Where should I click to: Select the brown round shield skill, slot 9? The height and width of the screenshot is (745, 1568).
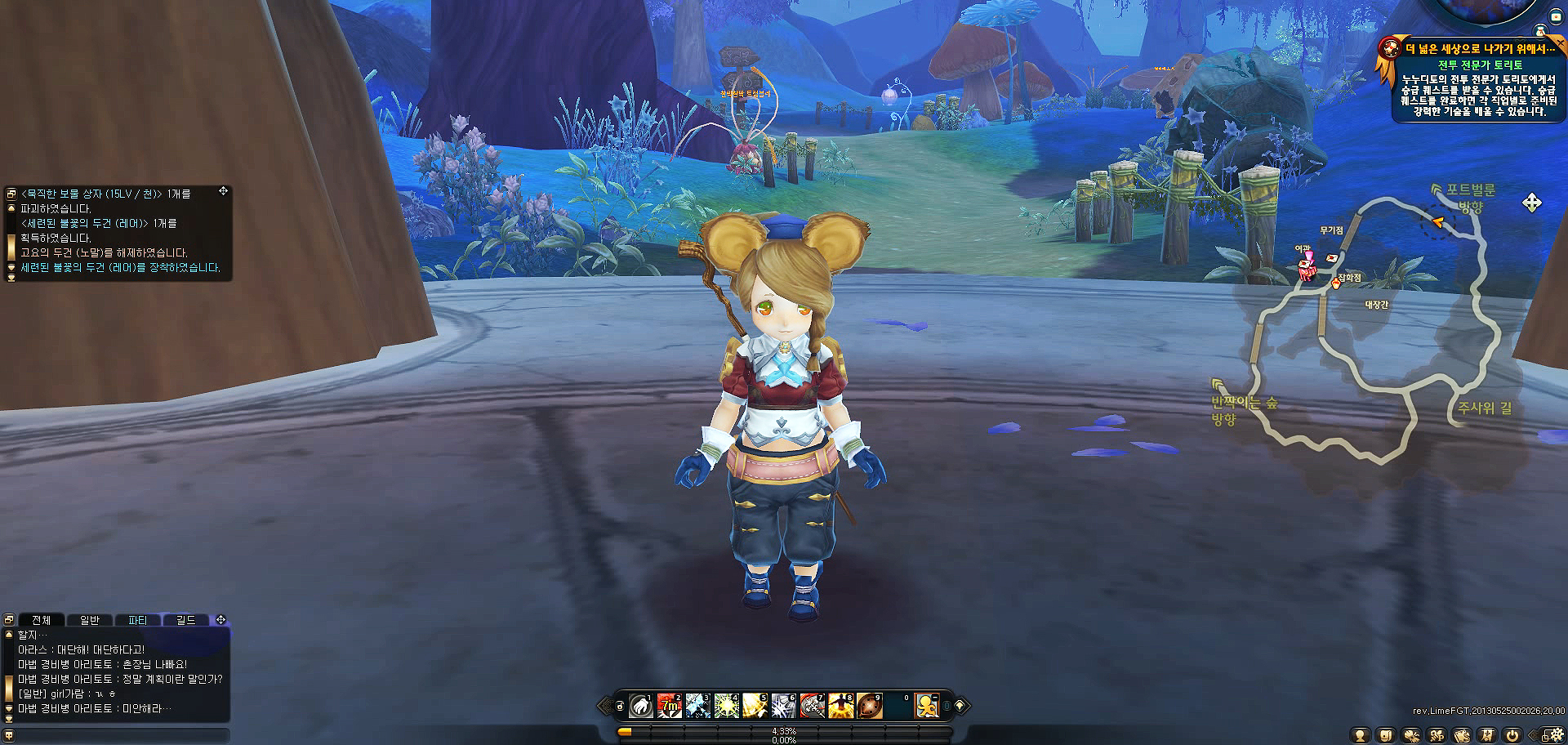[869, 706]
